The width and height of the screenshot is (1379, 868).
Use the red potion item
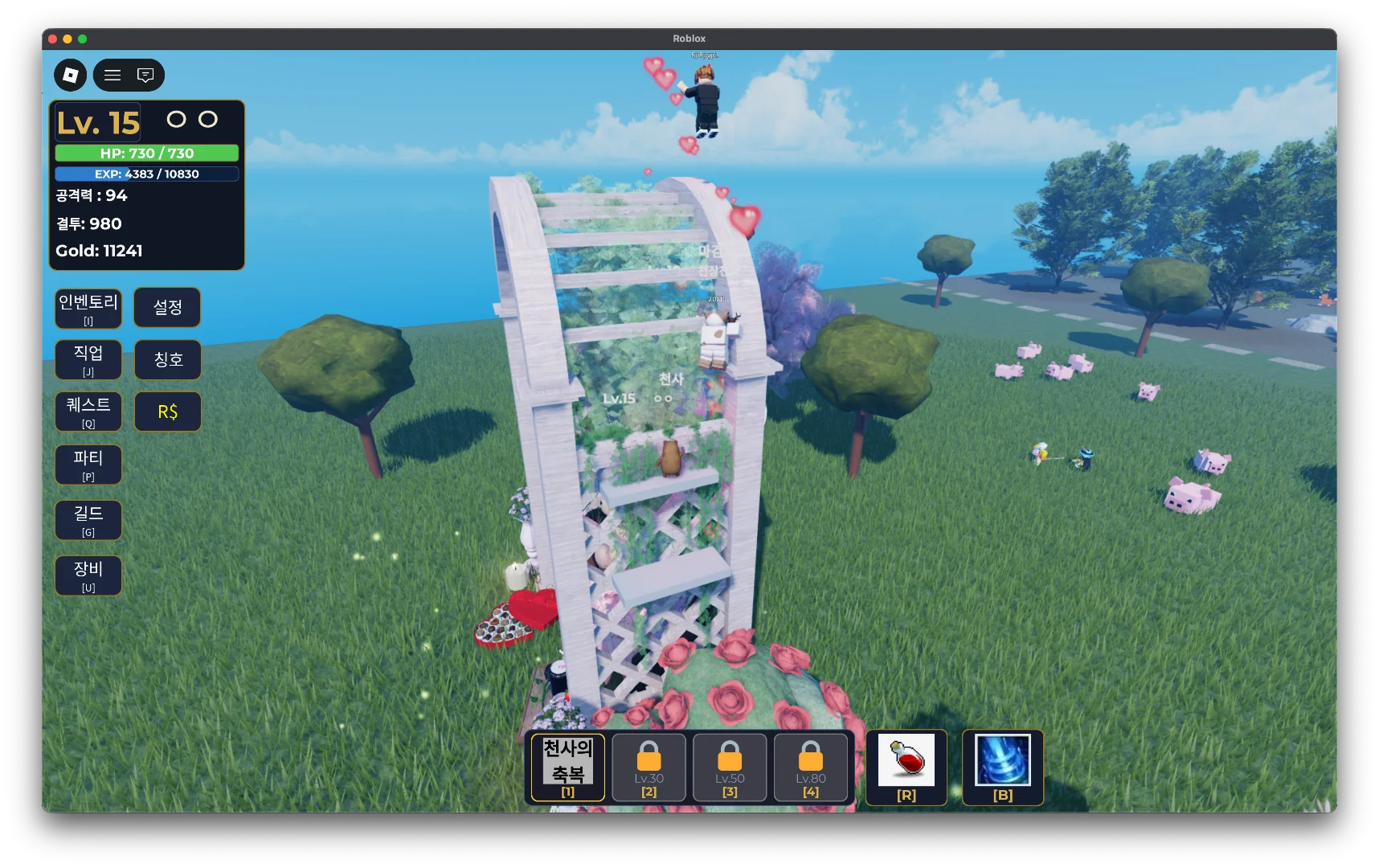click(906, 766)
